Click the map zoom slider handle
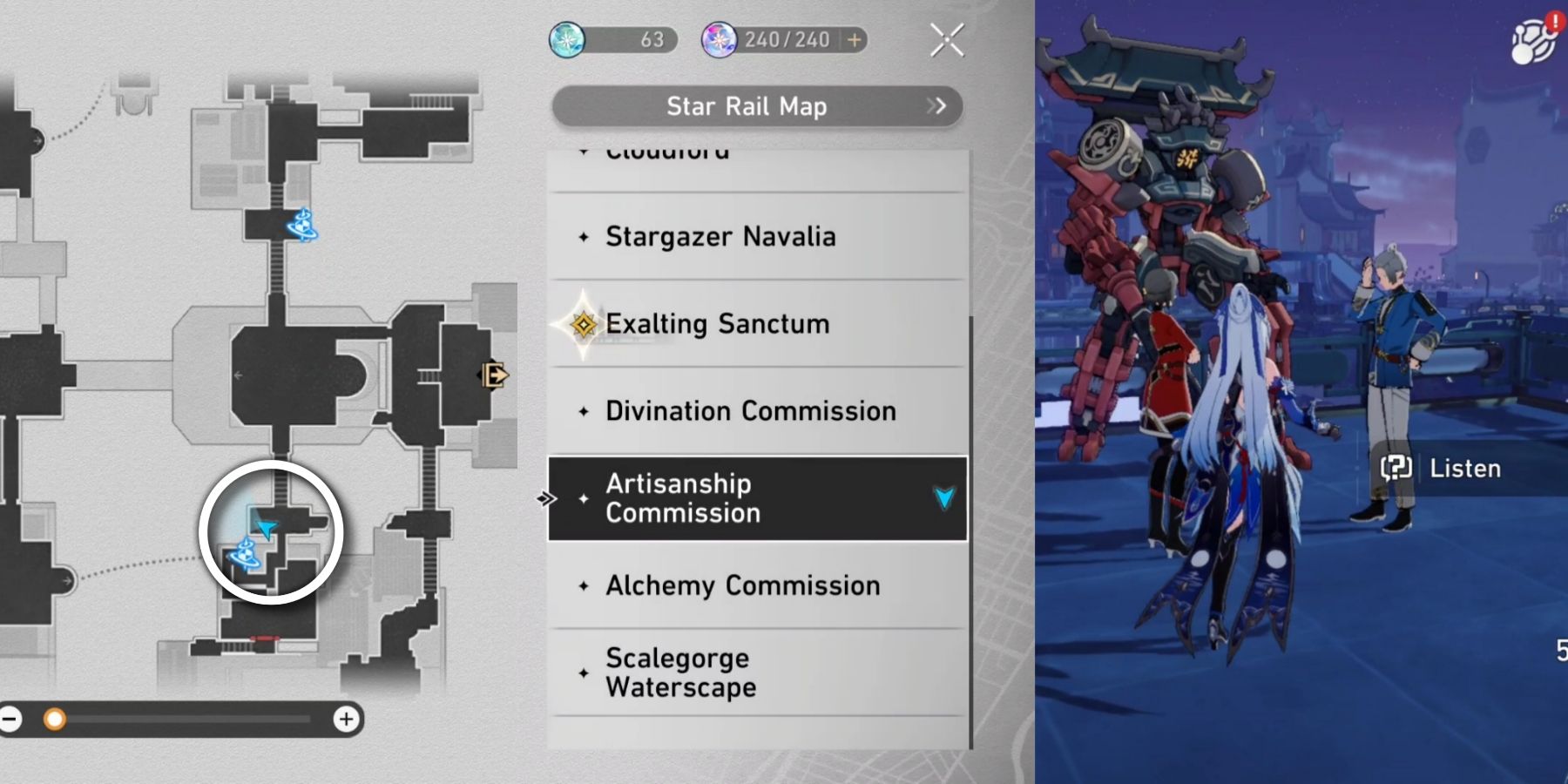Viewport: 1568px width, 784px height. [x=57, y=719]
